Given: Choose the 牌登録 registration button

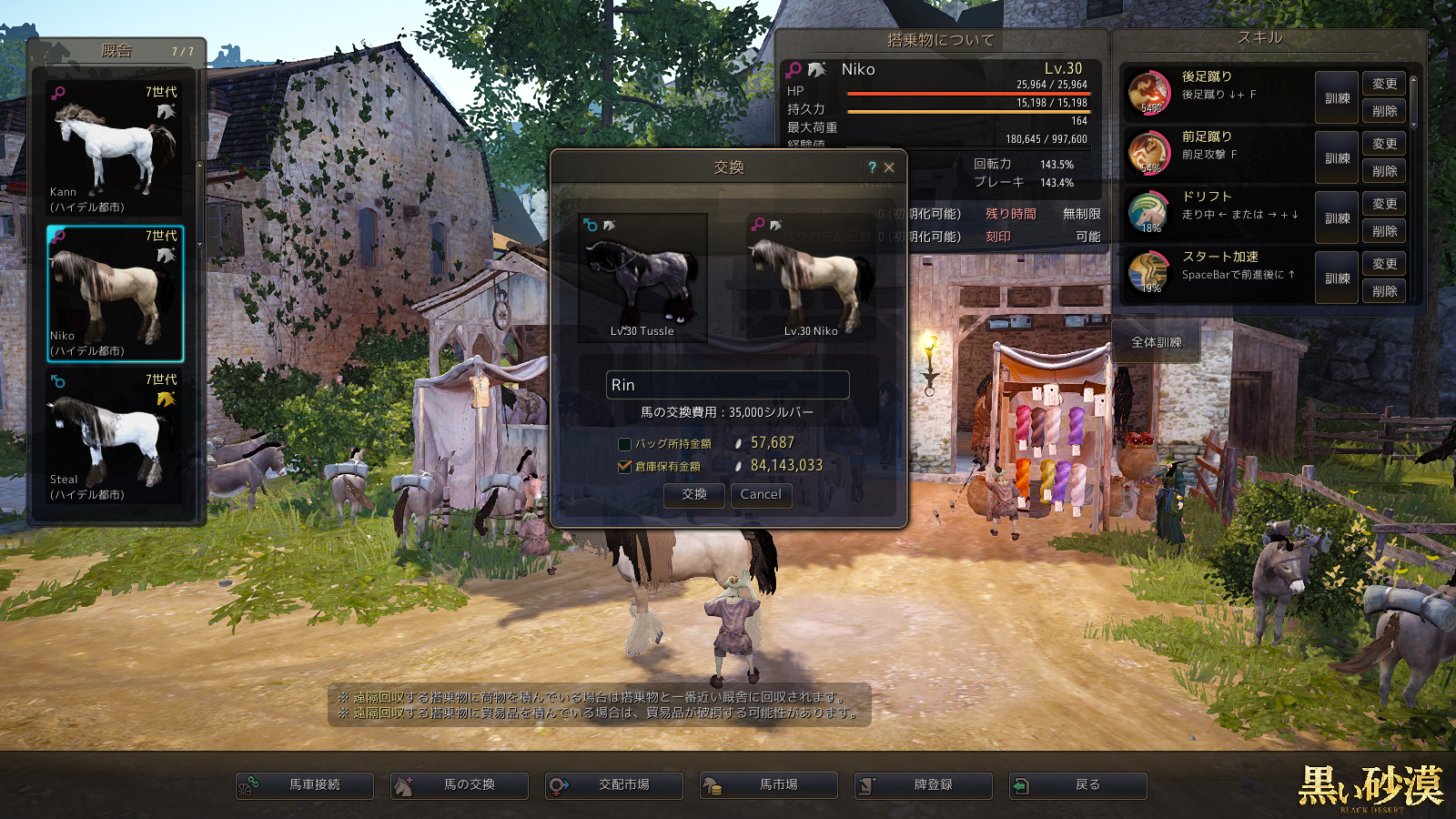Looking at the screenshot, I should coord(924,785).
